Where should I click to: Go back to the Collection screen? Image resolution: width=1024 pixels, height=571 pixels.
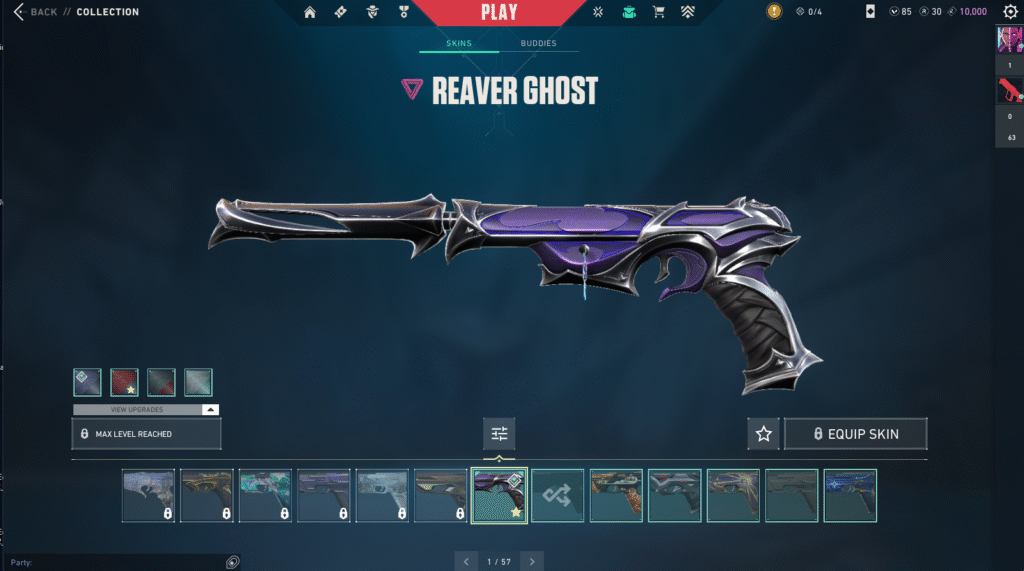(x=36, y=12)
